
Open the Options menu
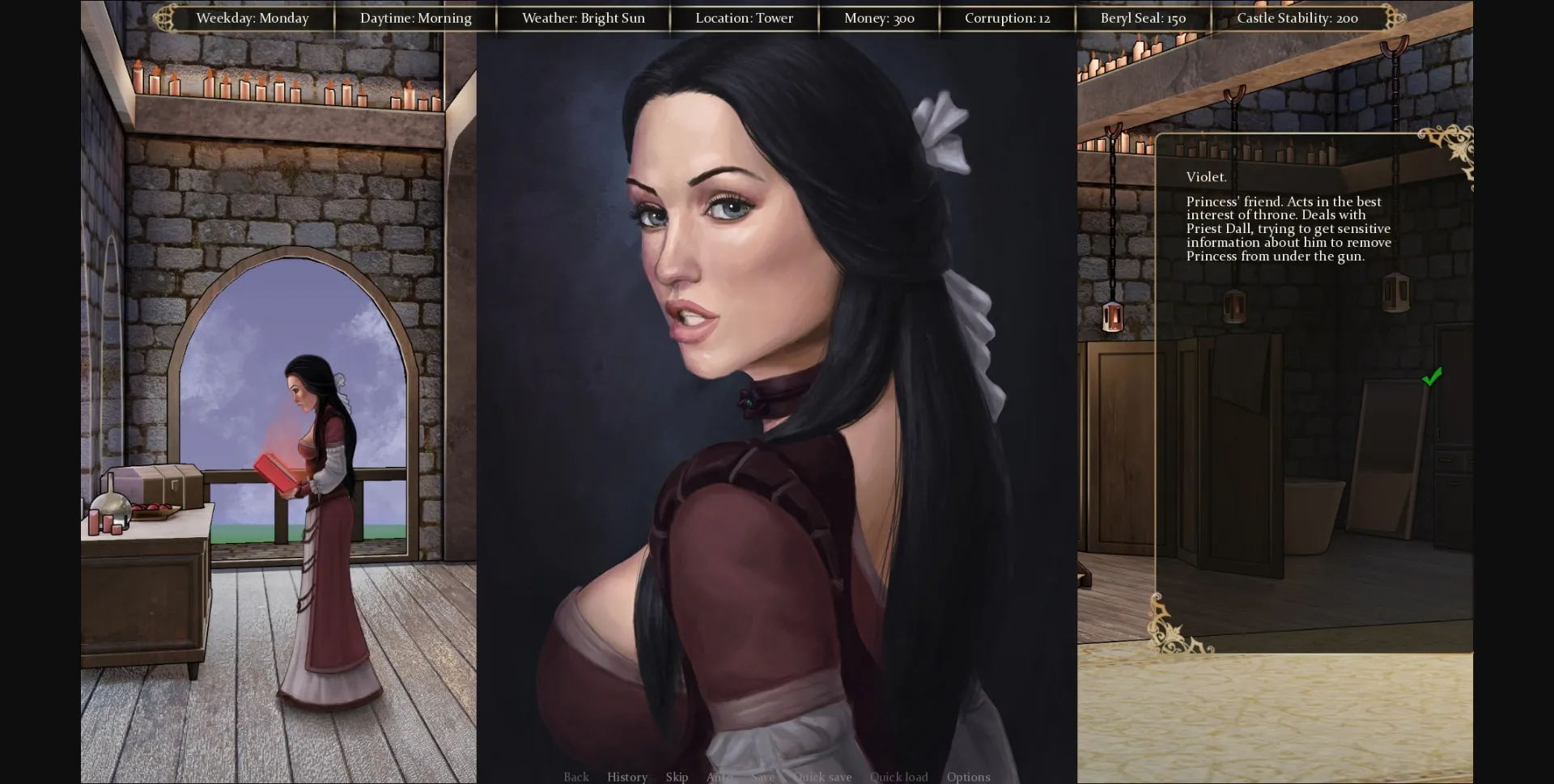point(968,776)
